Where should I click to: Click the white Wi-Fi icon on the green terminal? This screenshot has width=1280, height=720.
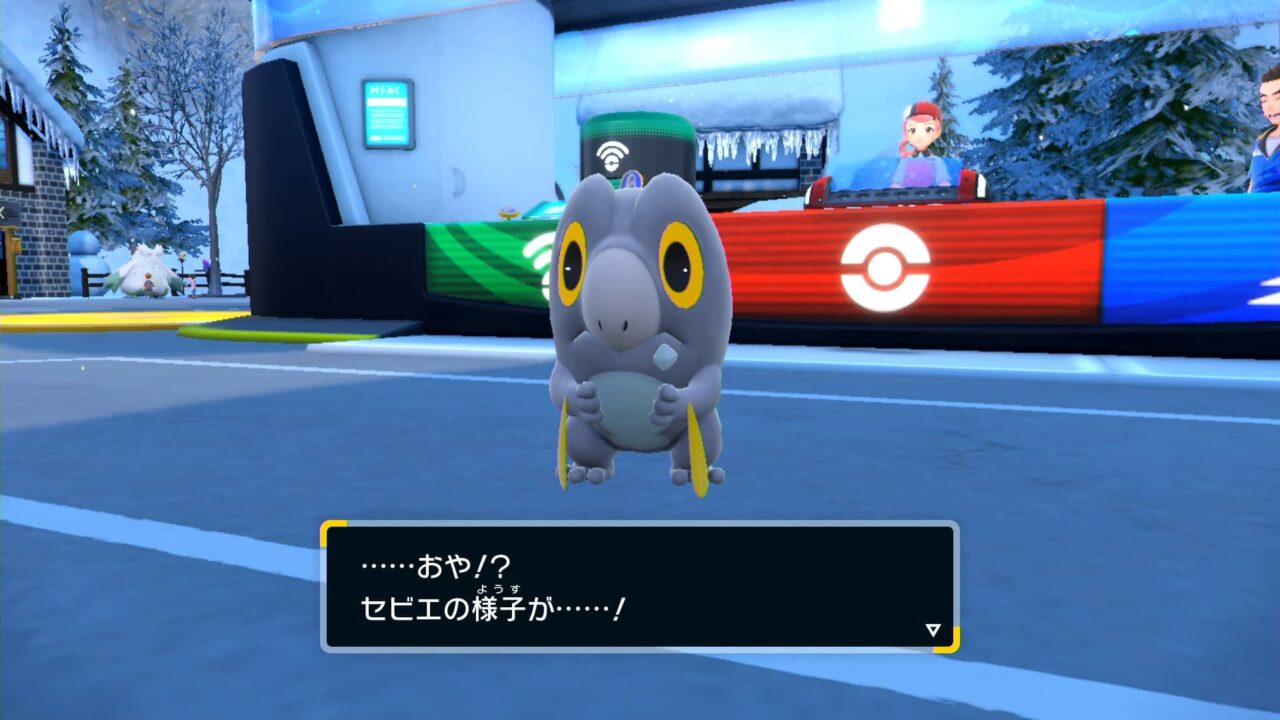pos(612,154)
